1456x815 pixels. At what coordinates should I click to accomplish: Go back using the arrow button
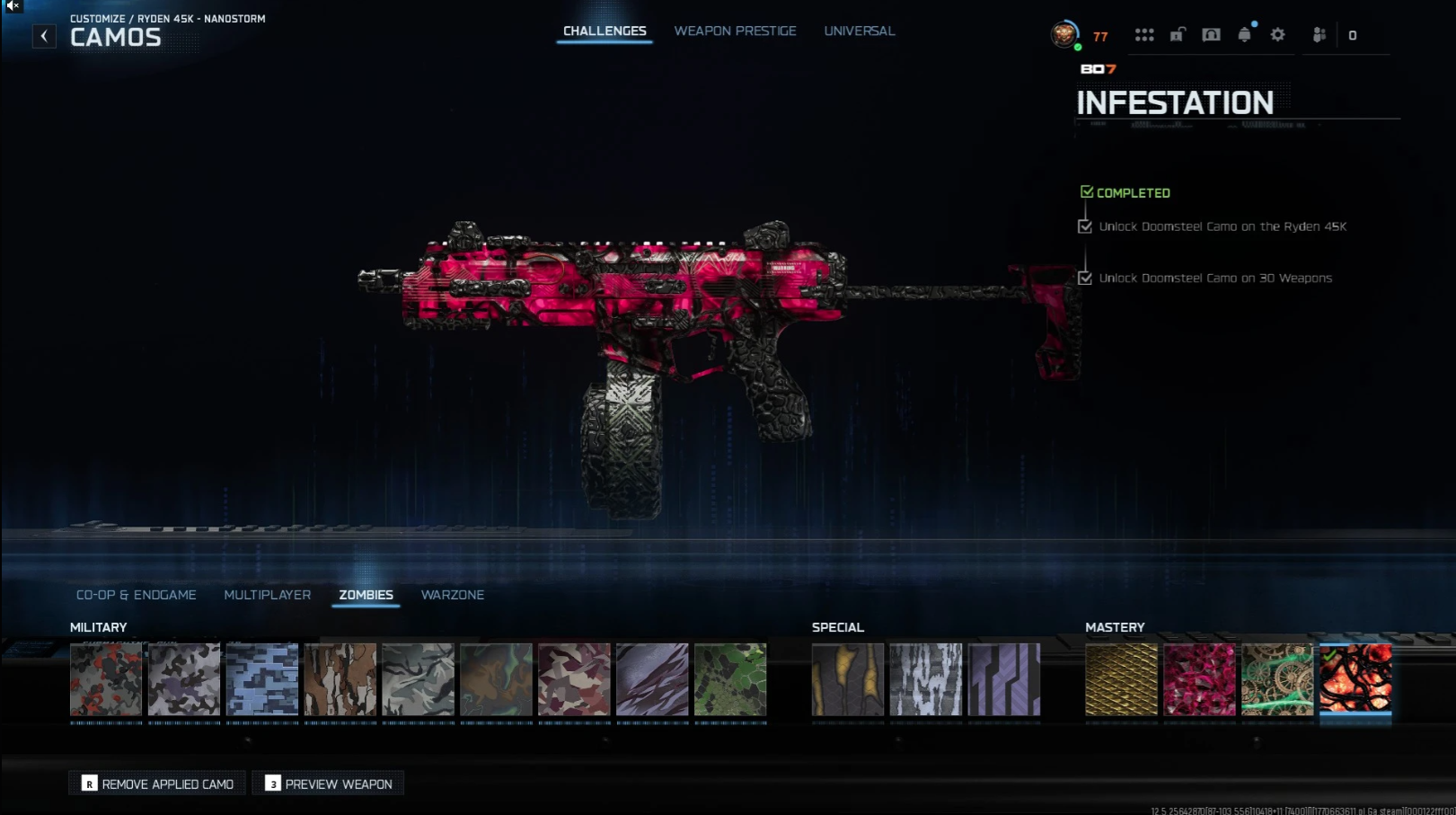point(44,36)
